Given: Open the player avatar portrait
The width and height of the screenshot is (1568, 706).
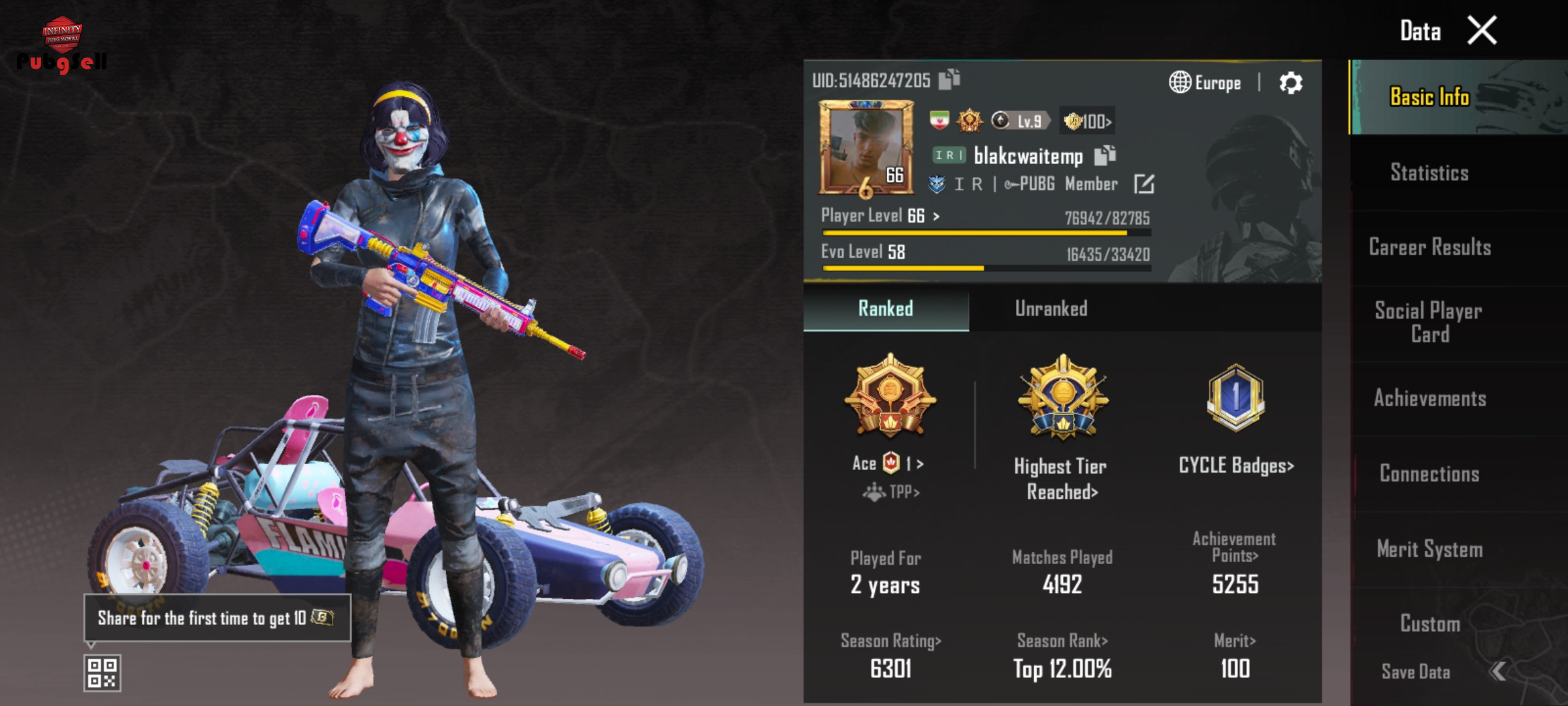Looking at the screenshot, I should coord(866,148).
